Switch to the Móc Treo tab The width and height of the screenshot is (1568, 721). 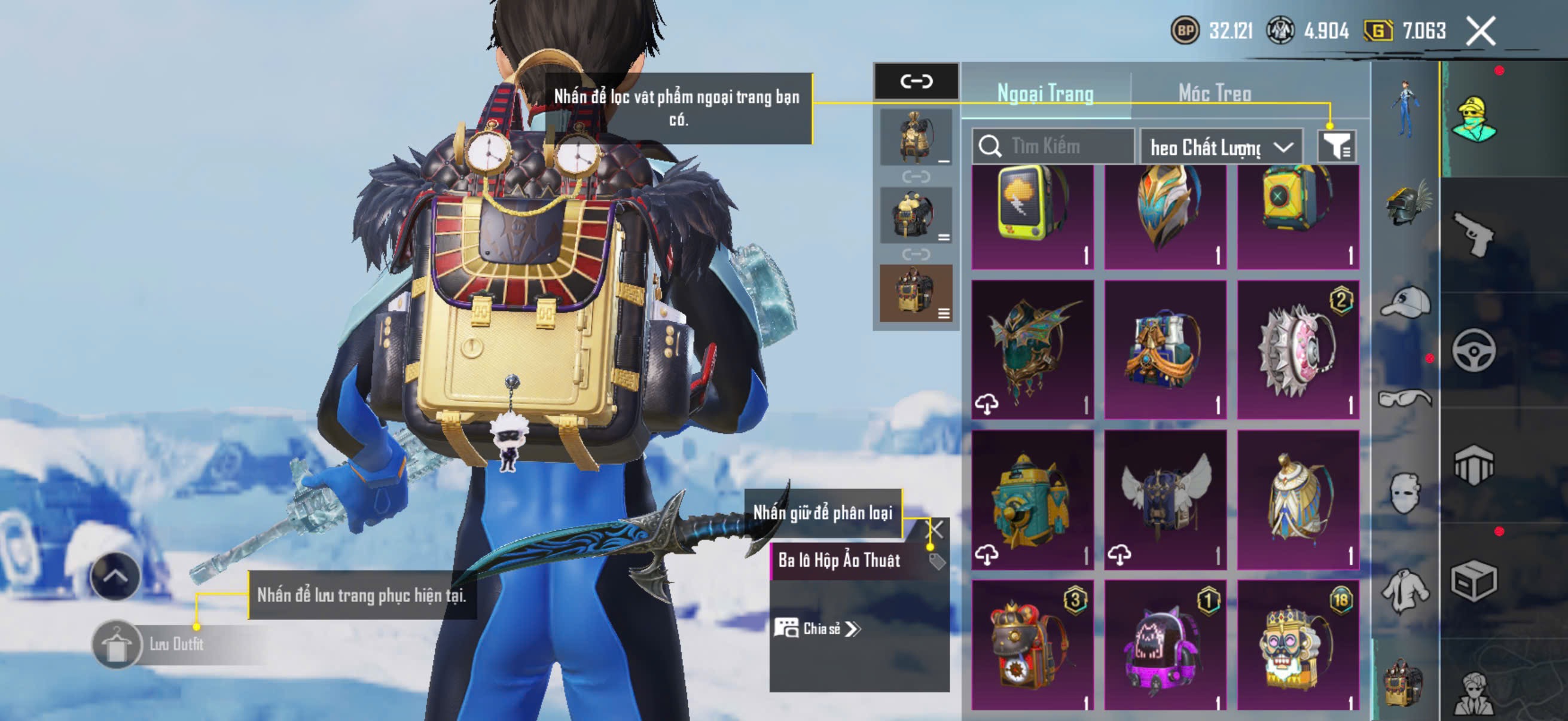1215,93
